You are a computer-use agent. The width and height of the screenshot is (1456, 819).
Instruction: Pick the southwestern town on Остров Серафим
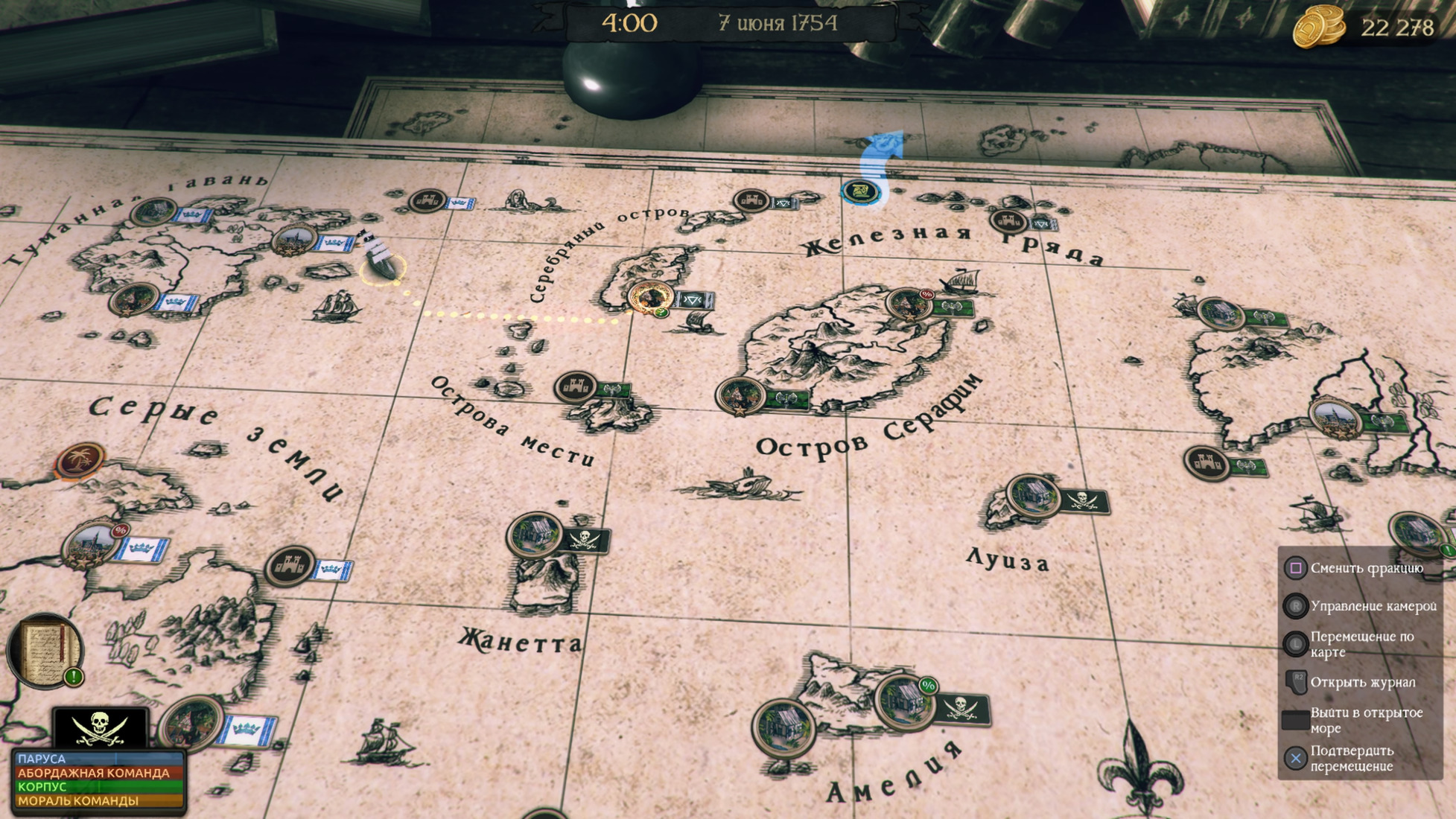tap(741, 395)
